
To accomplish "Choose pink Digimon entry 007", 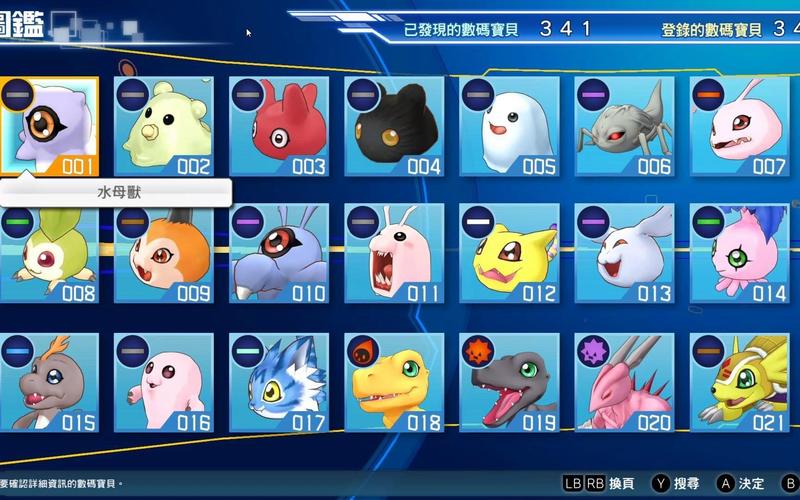I will (x=739, y=126).
